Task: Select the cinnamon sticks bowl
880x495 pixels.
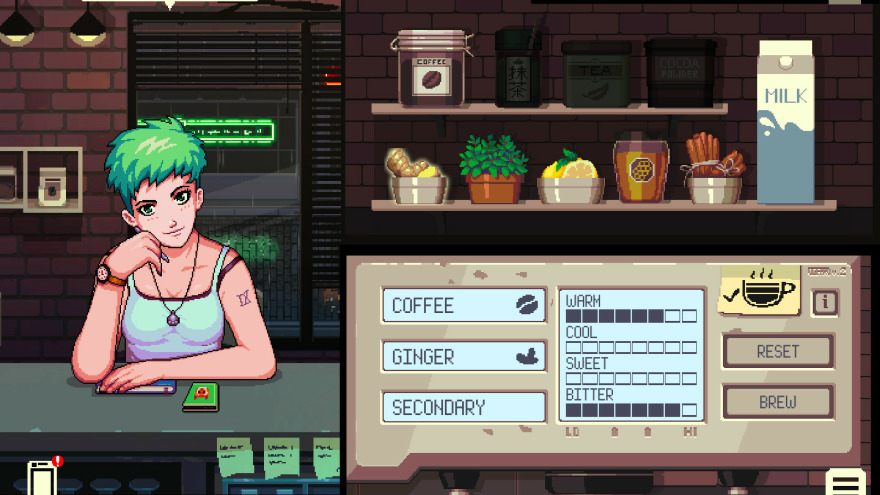Action: tap(714, 171)
